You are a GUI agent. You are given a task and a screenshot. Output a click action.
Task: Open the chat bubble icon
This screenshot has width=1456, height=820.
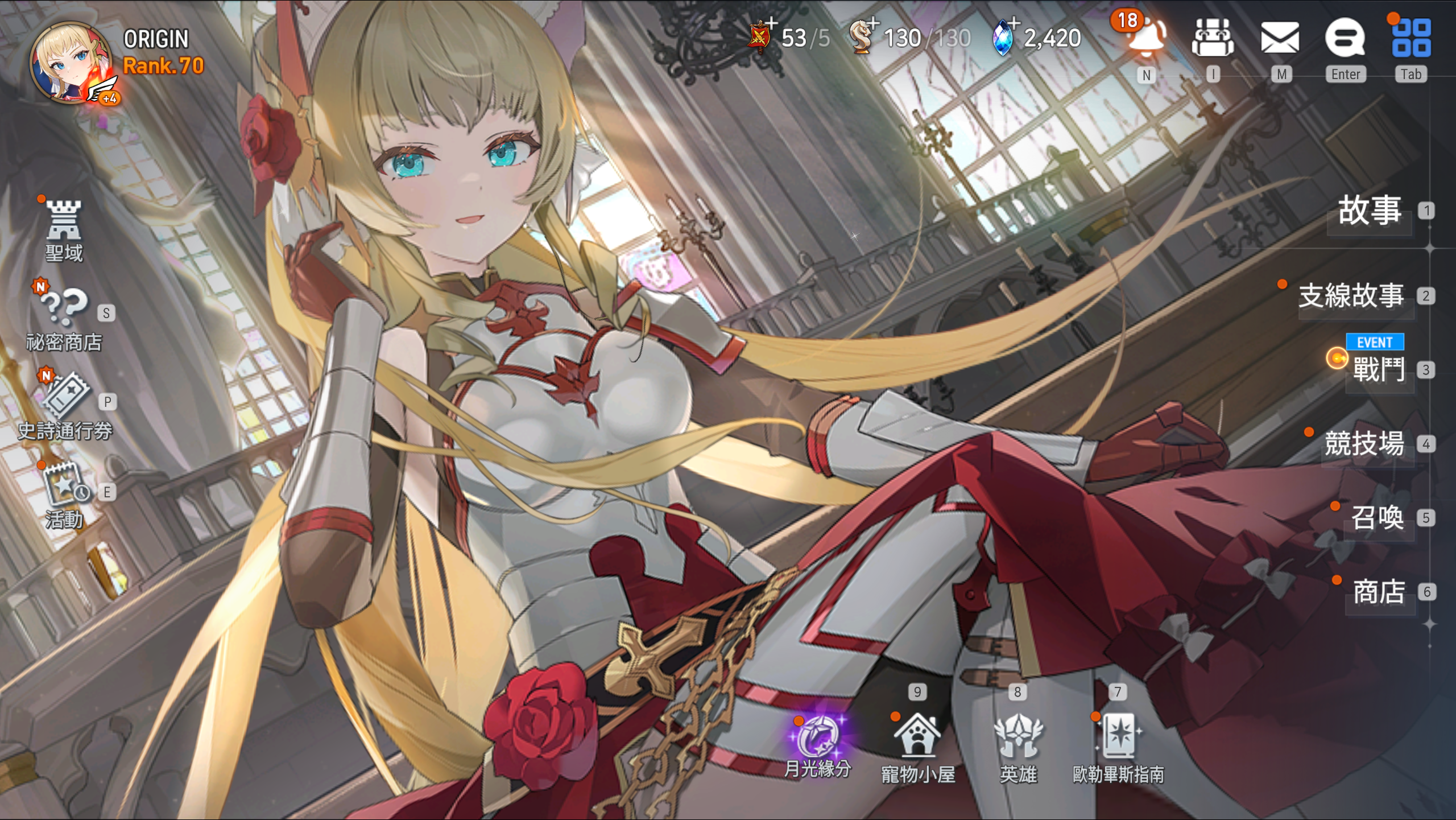click(x=1345, y=39)
